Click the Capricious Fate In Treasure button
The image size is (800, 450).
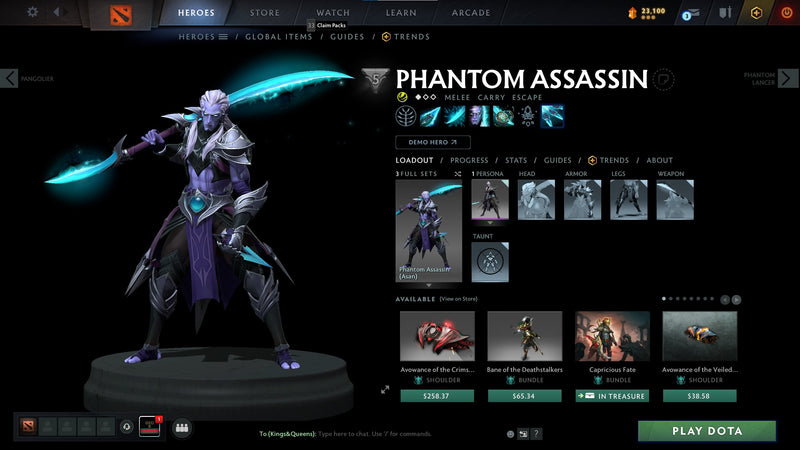612,396
